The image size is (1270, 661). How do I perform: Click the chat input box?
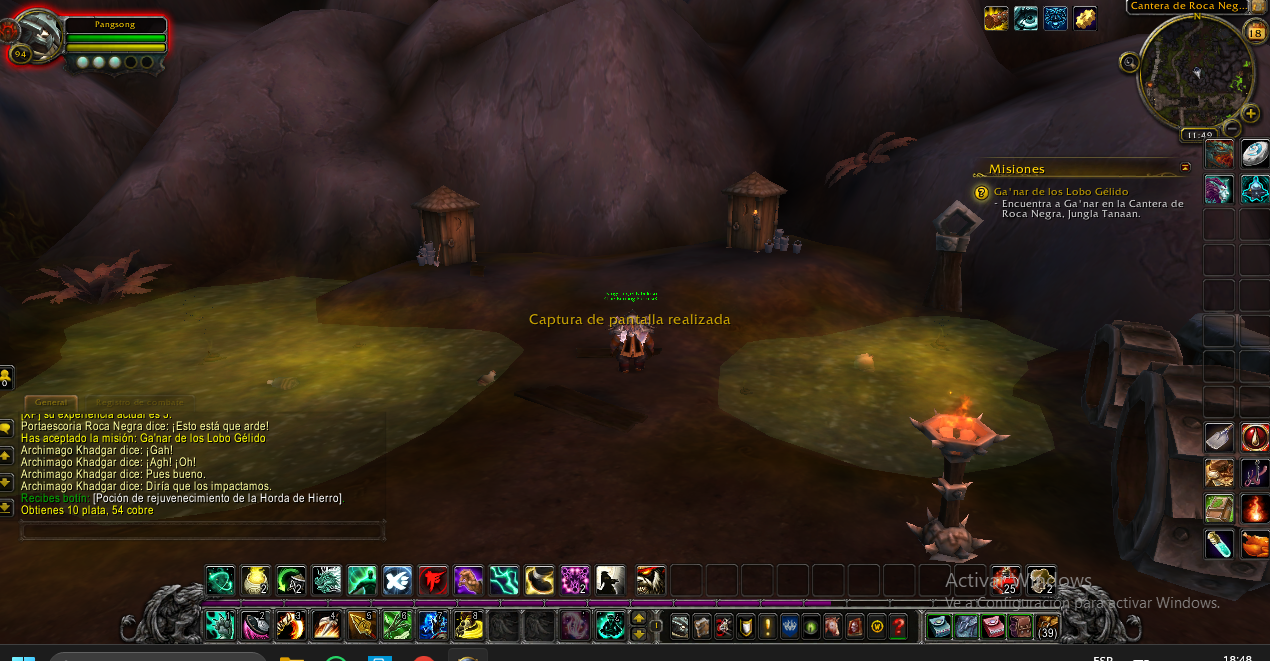pos(202,530)
